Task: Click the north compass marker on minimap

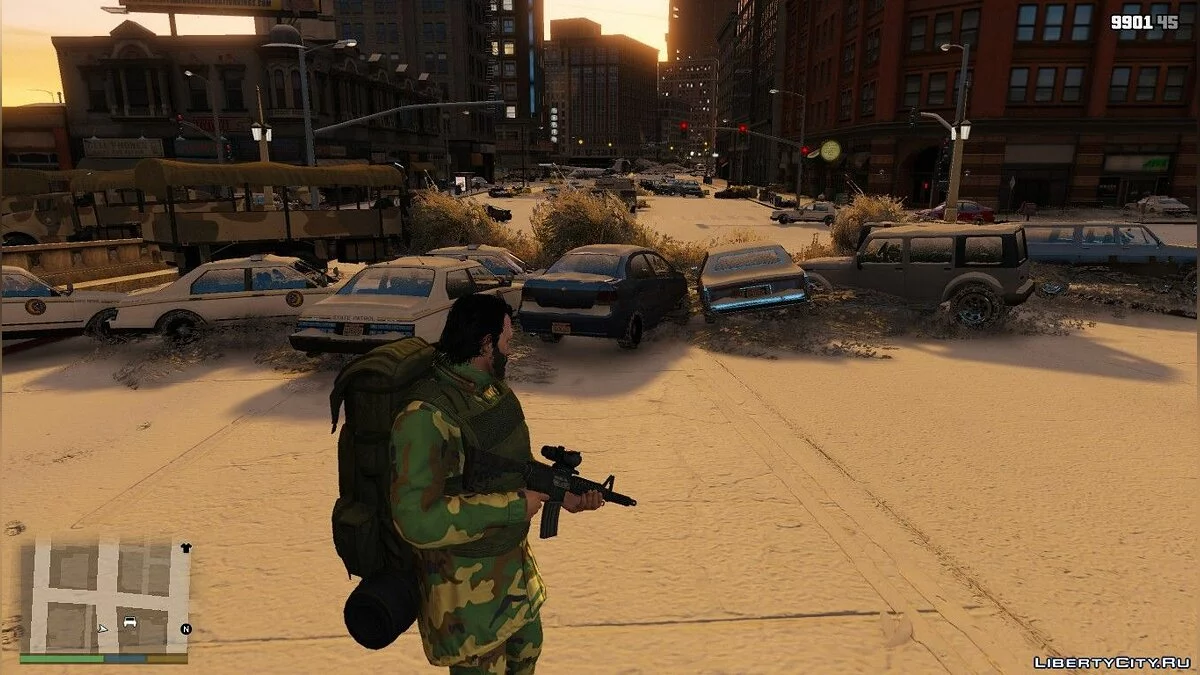Action: pyautogui.click(x=185, y=629)
